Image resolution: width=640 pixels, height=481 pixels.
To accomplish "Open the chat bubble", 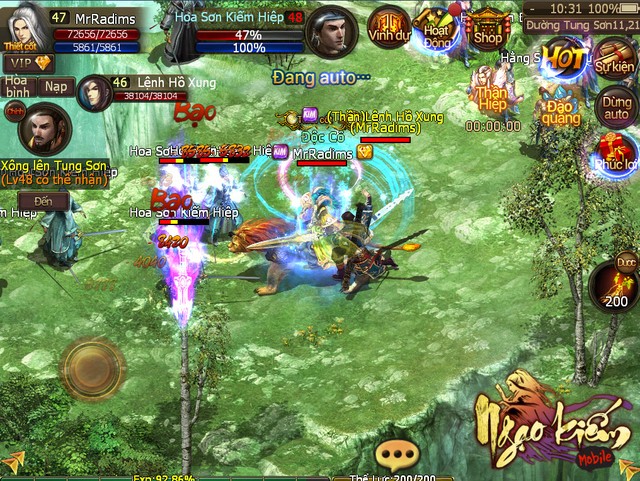I will coord(399,455).
